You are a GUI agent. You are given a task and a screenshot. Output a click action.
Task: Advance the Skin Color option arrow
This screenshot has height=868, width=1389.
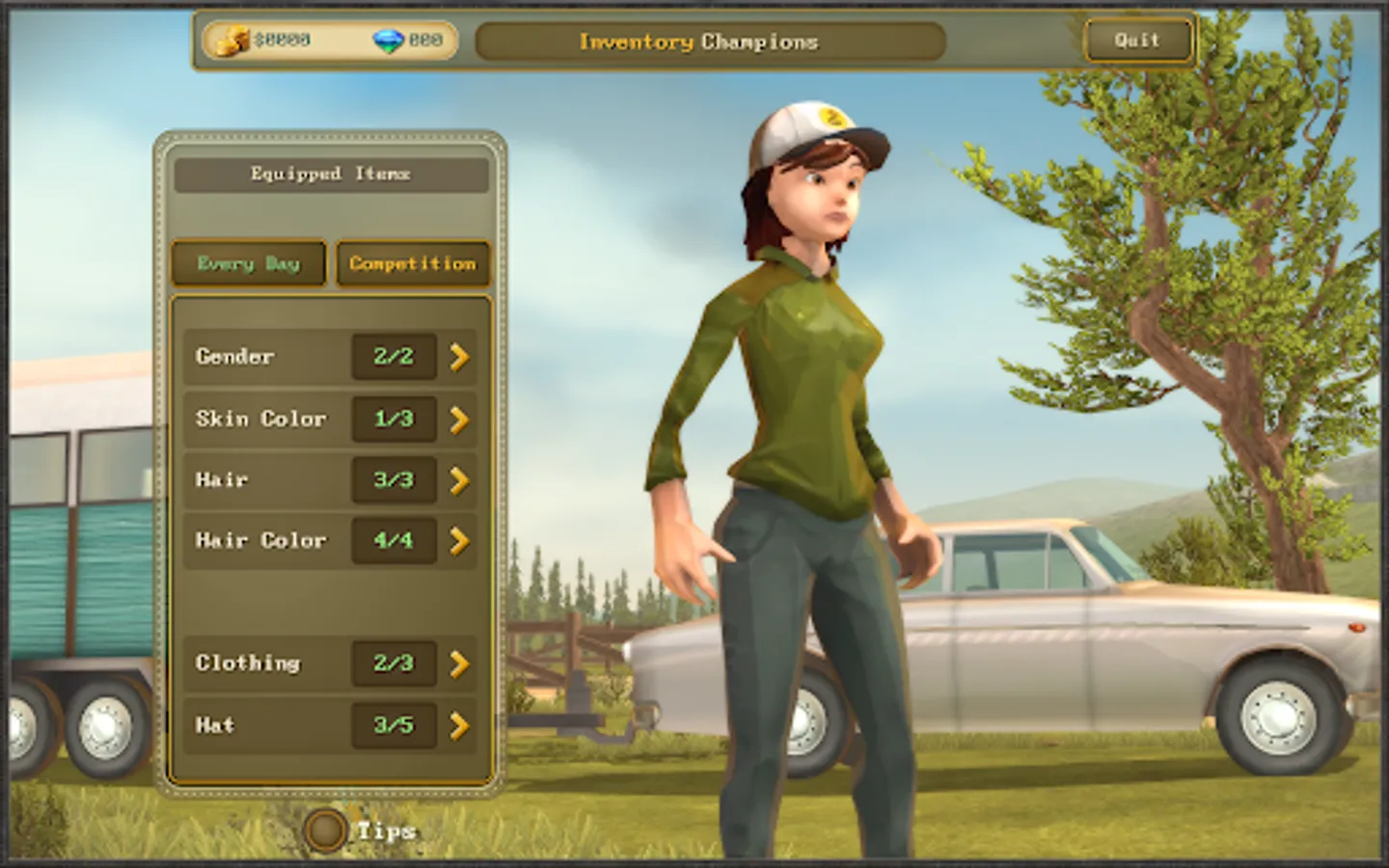[460, 419]
